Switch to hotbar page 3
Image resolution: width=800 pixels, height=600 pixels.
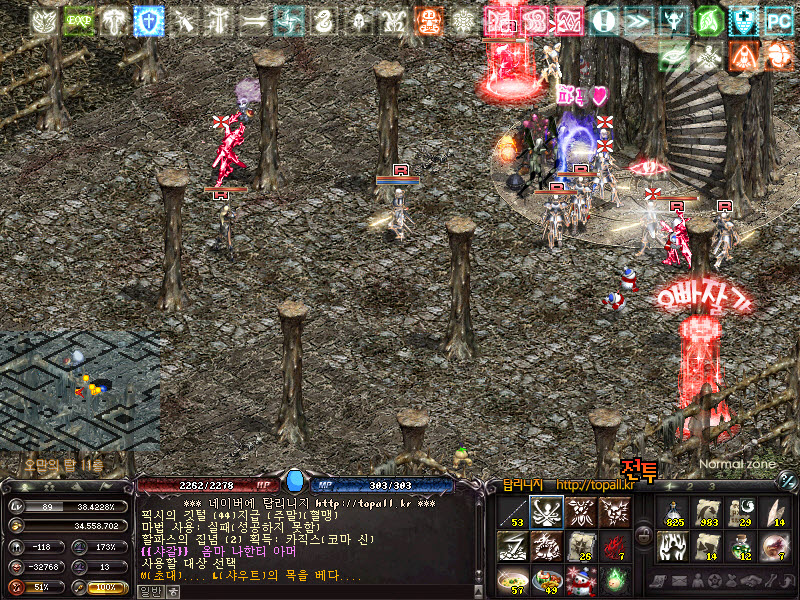711,487
